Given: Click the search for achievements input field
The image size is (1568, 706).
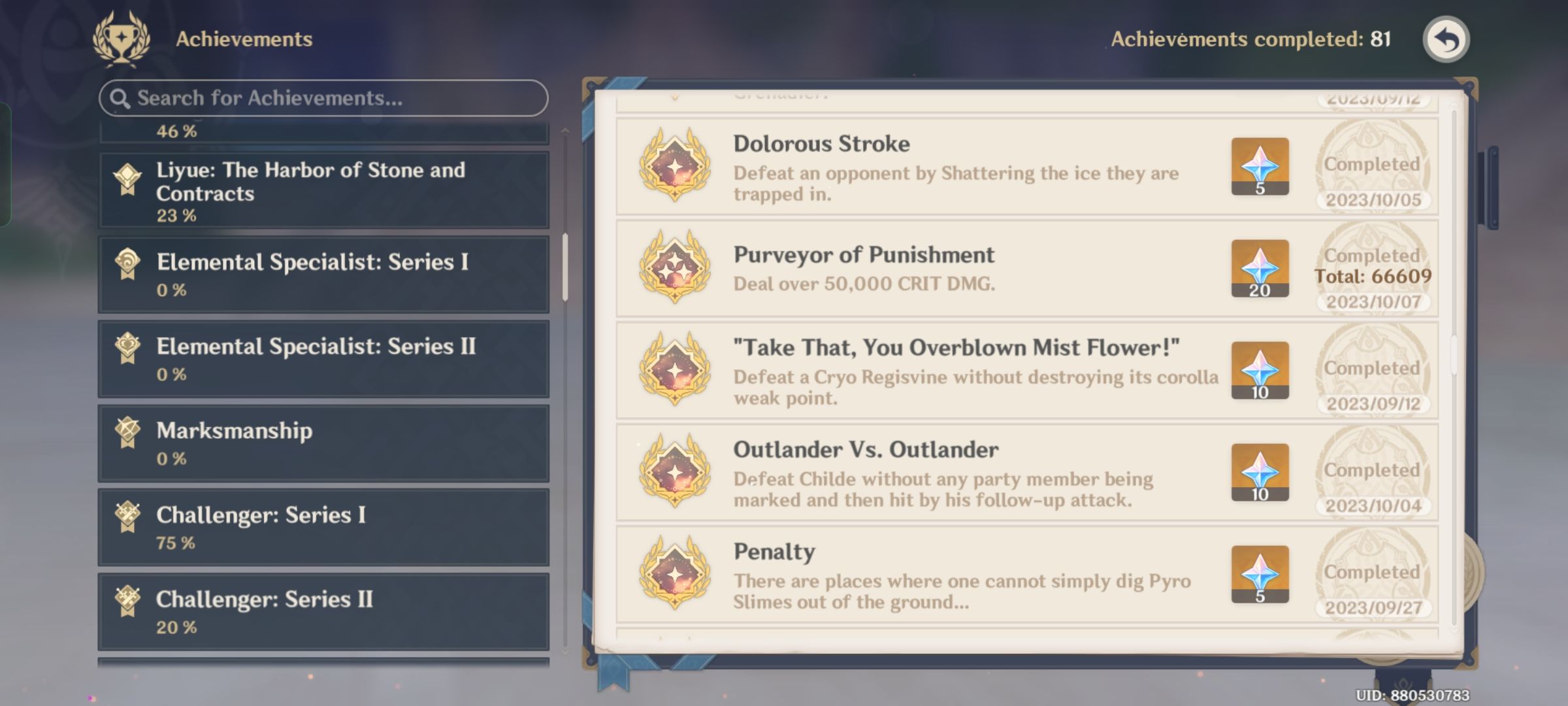Looking at the screenshot, I should pos(323,98).
